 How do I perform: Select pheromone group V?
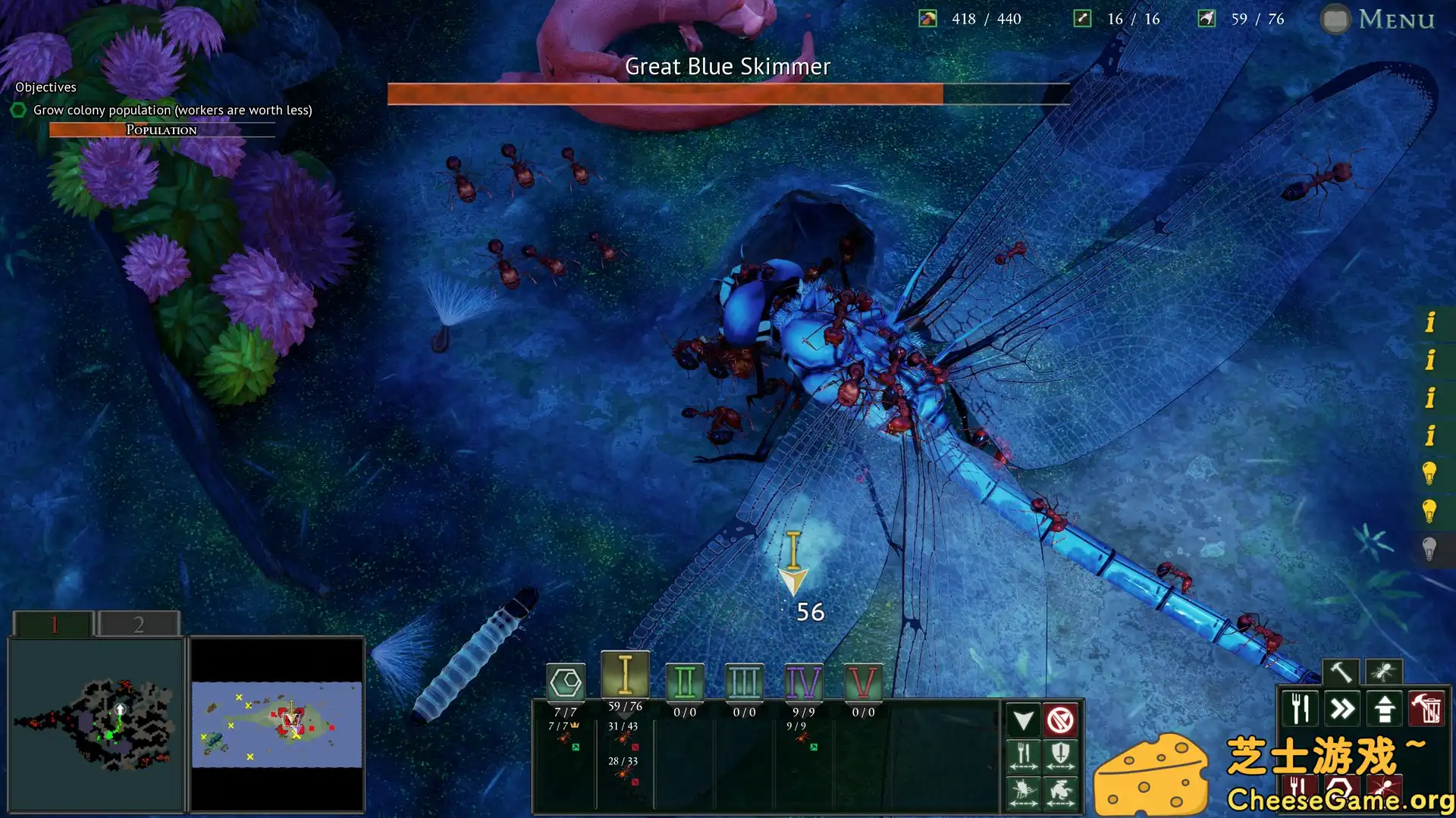(862, 682)
